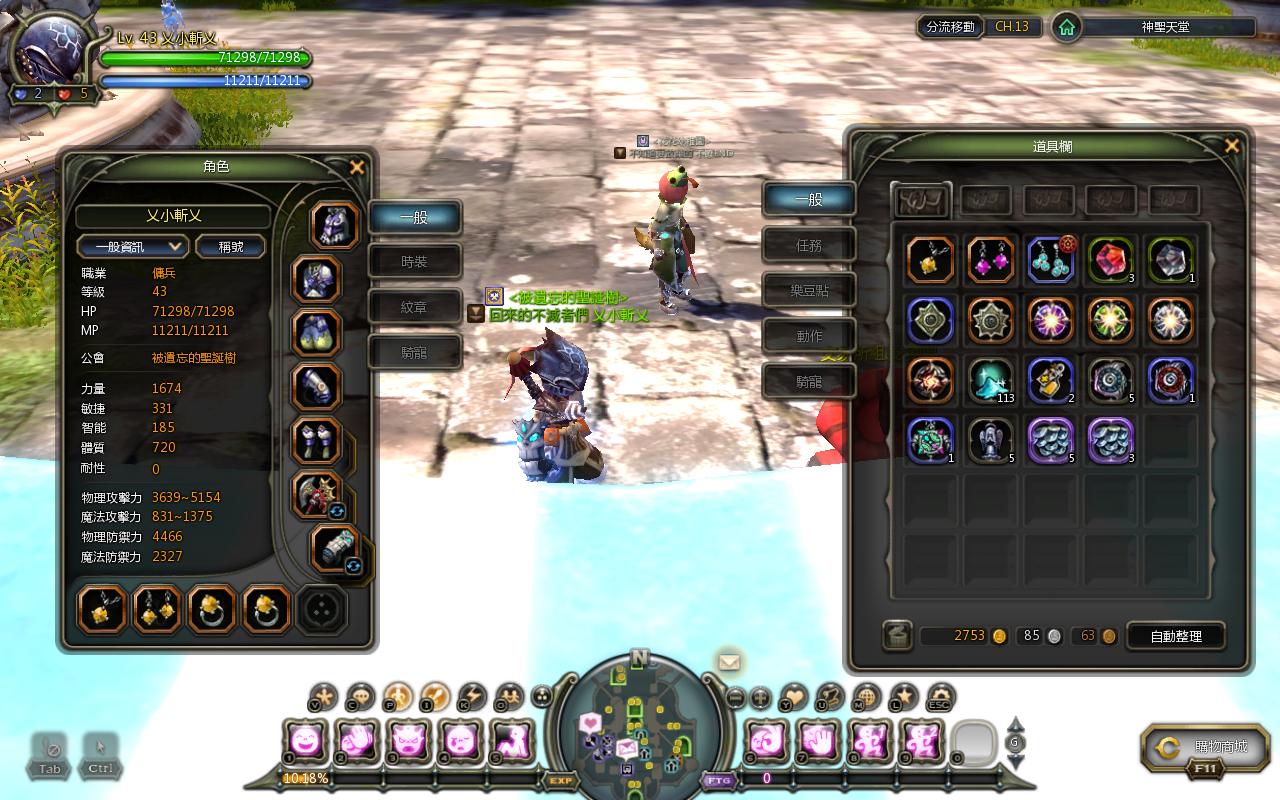This screenshot has width=1280, height=800.
Task: Click the 分流移動 channel move button
Action: pyautogui.click(x=950, y=27)
